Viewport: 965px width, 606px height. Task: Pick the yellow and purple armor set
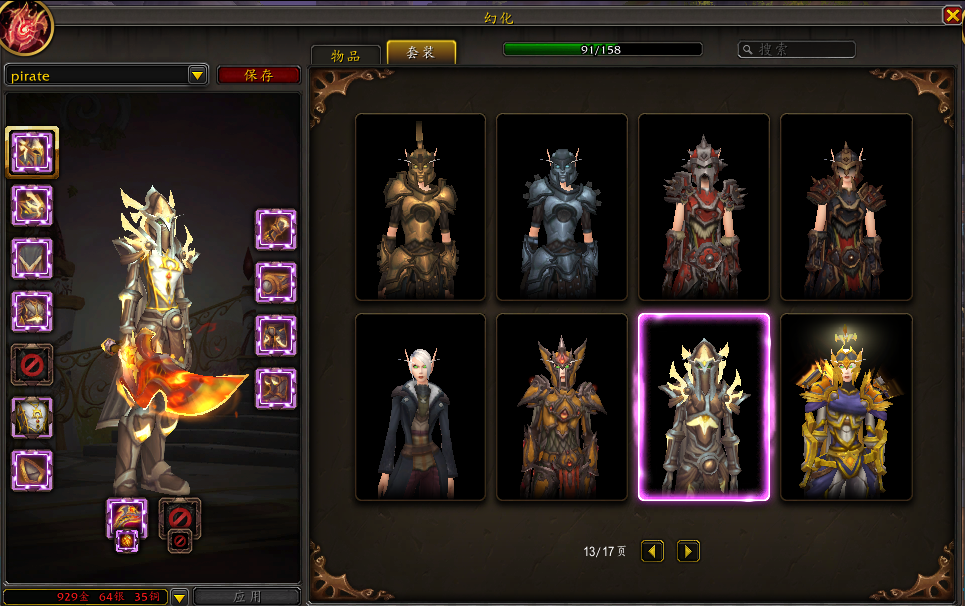coord(846,407)
